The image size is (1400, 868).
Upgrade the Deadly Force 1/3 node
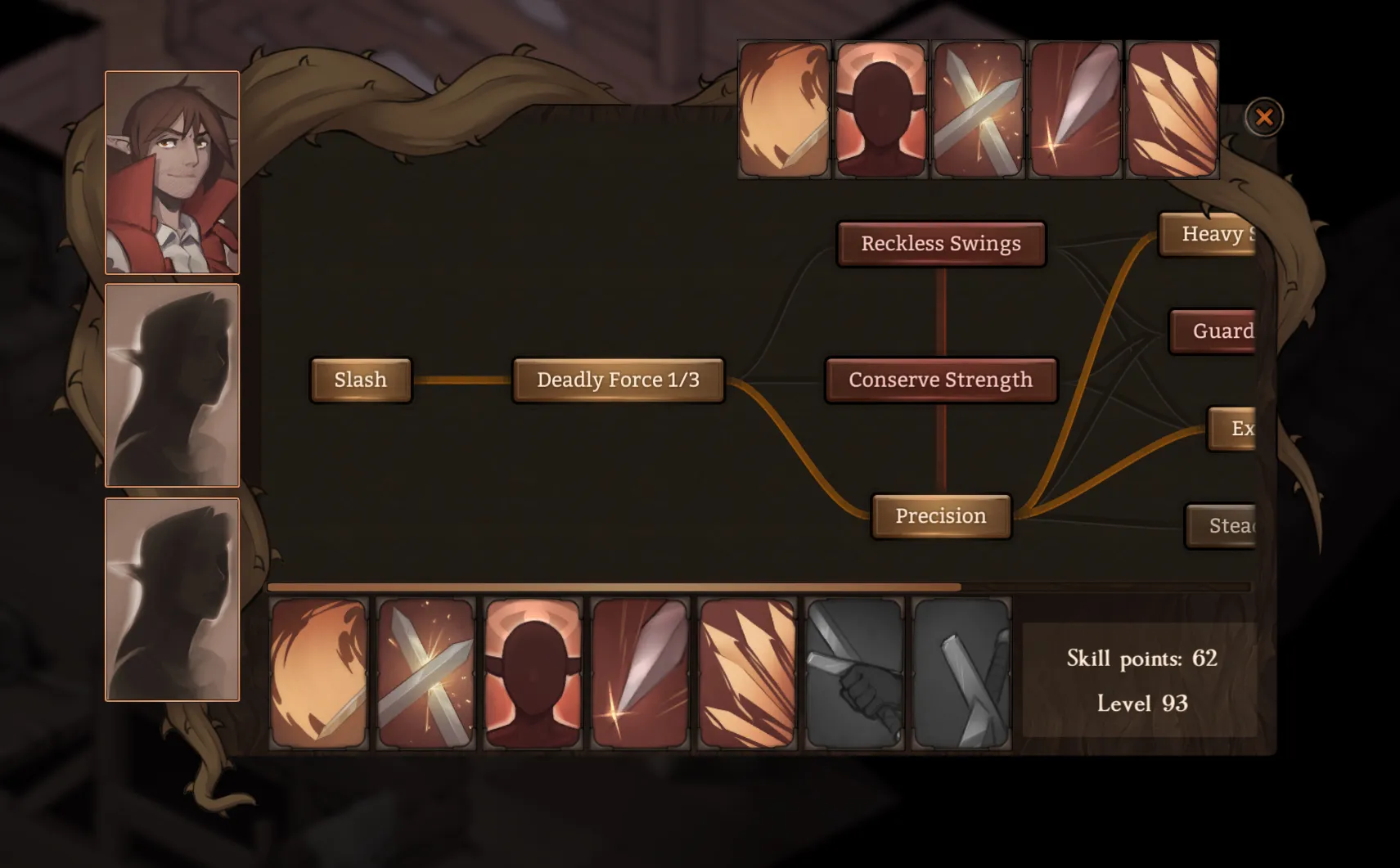click(618, 380)
